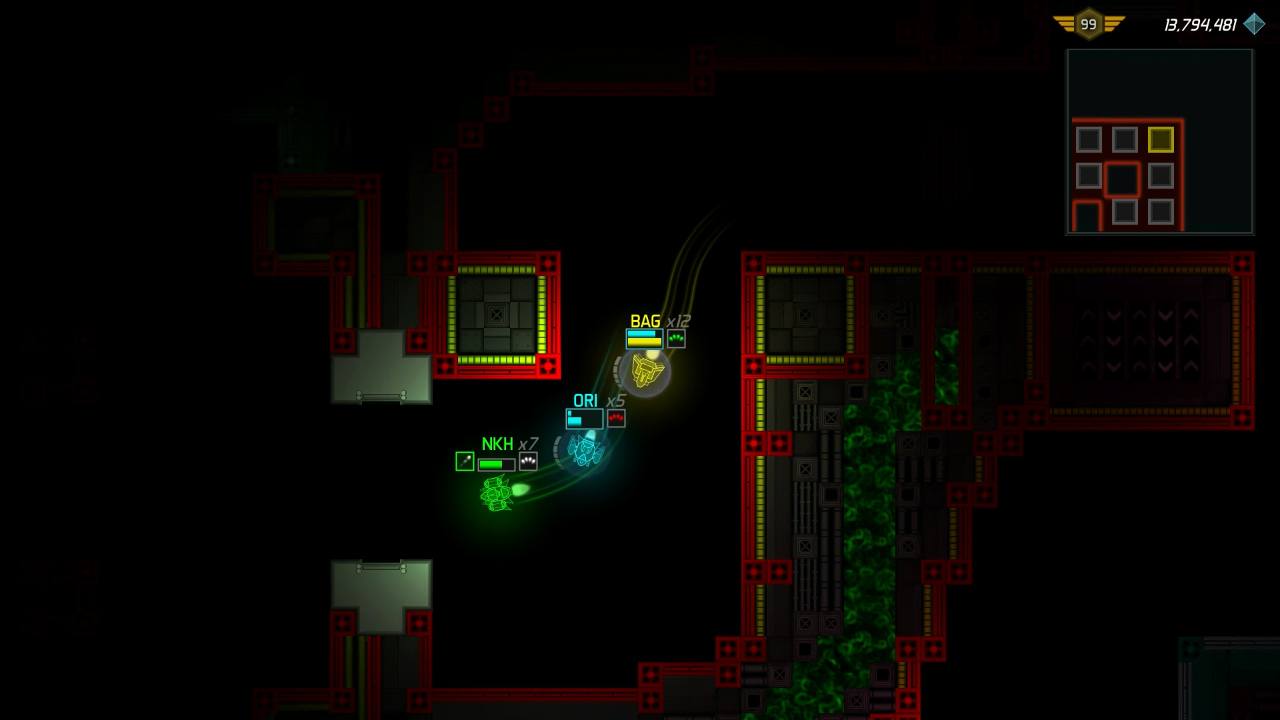Select the green NKH ship
1280x720 pixels.
[x=497, y=492]
